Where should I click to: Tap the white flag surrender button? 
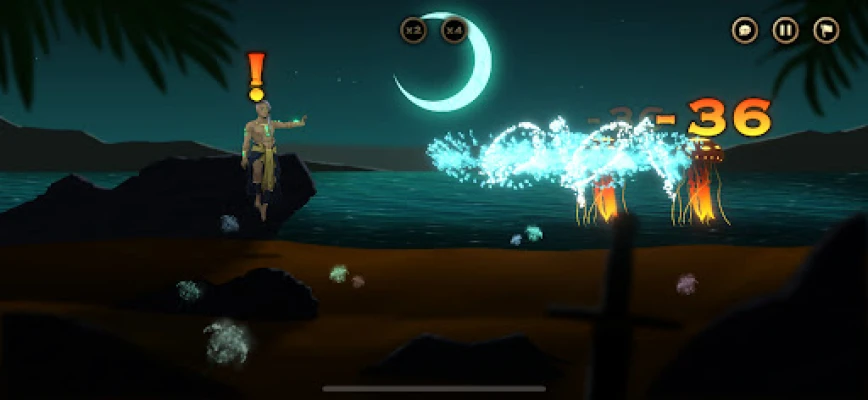[826, 30]
